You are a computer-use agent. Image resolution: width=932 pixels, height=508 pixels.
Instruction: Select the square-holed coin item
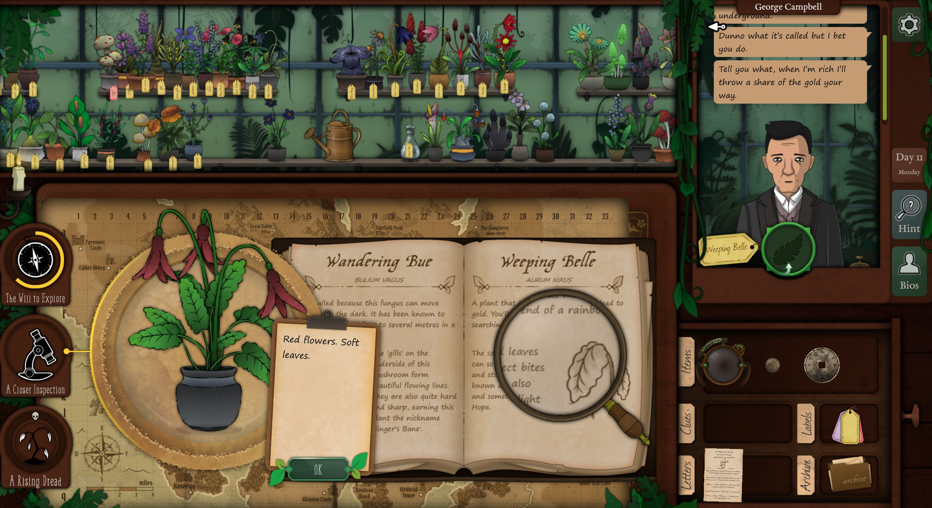pos(822,365)
